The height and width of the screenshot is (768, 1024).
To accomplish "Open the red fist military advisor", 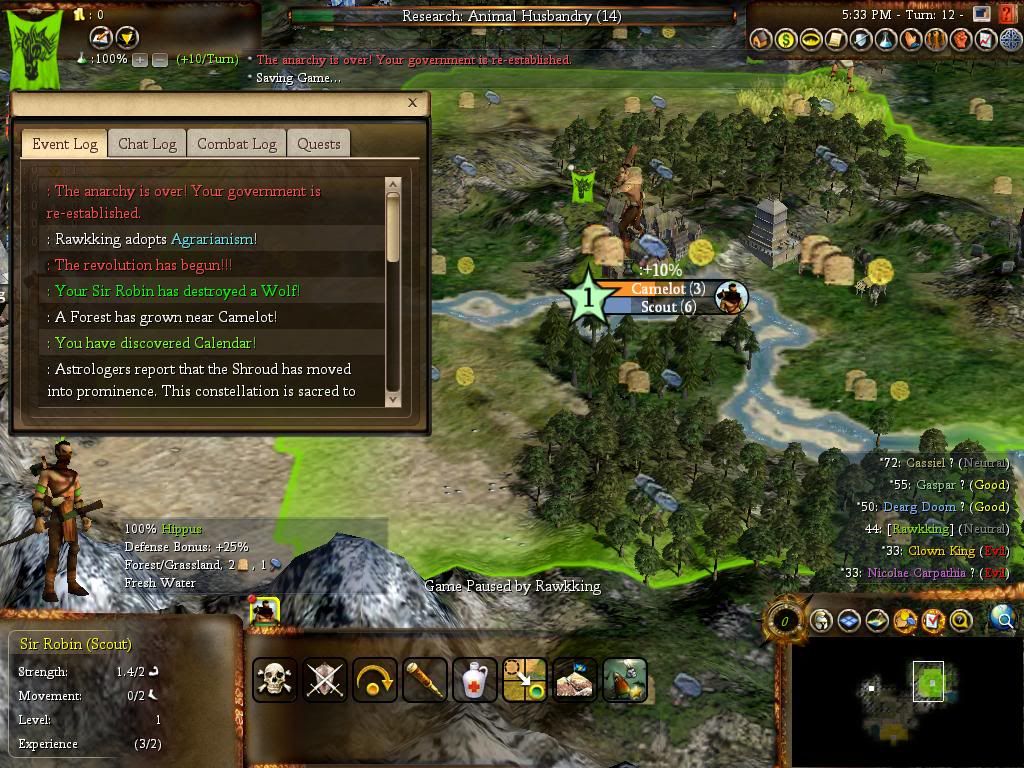I will [x=960, y=40].
